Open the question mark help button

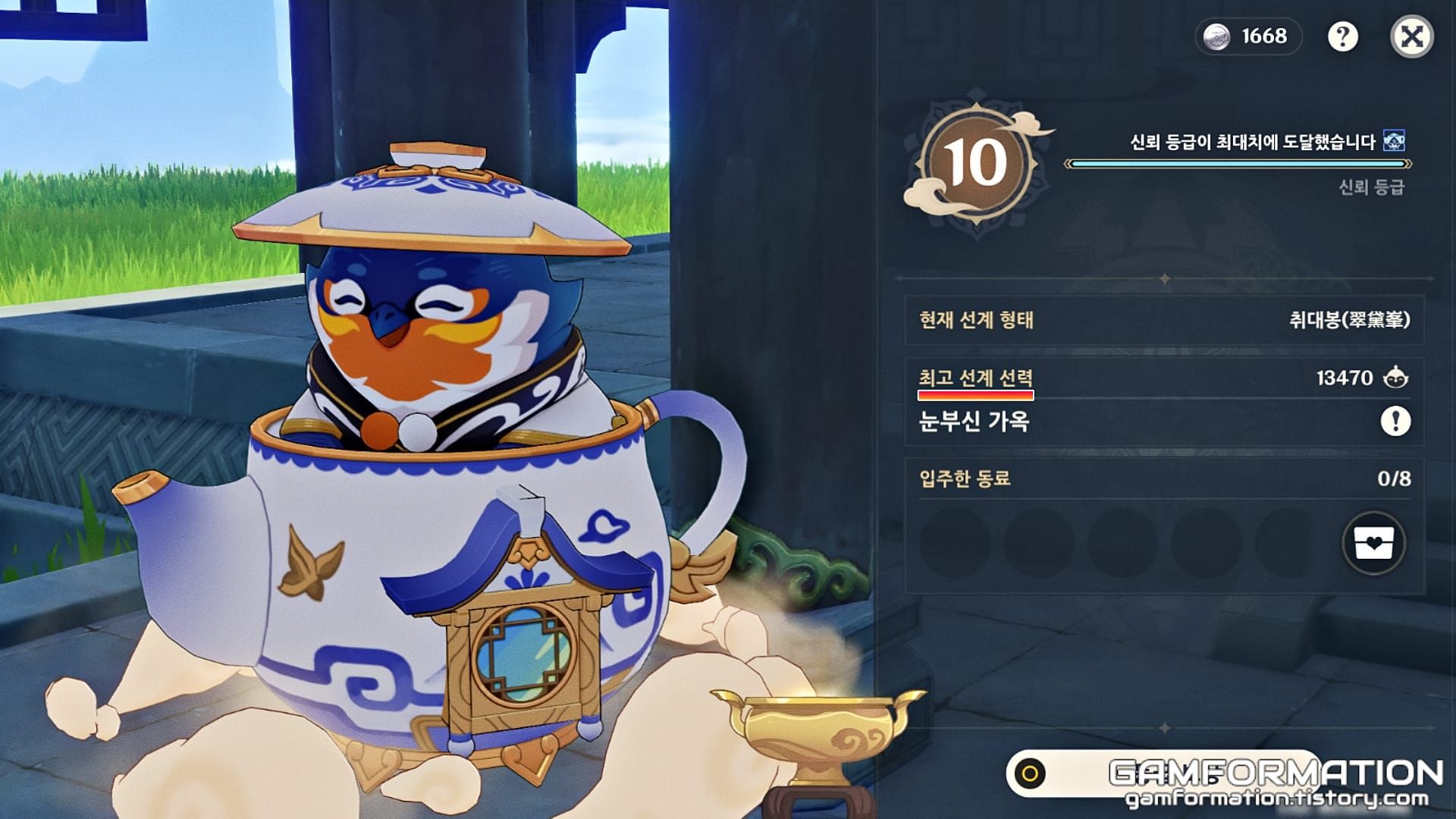(x=1342, y=36)
